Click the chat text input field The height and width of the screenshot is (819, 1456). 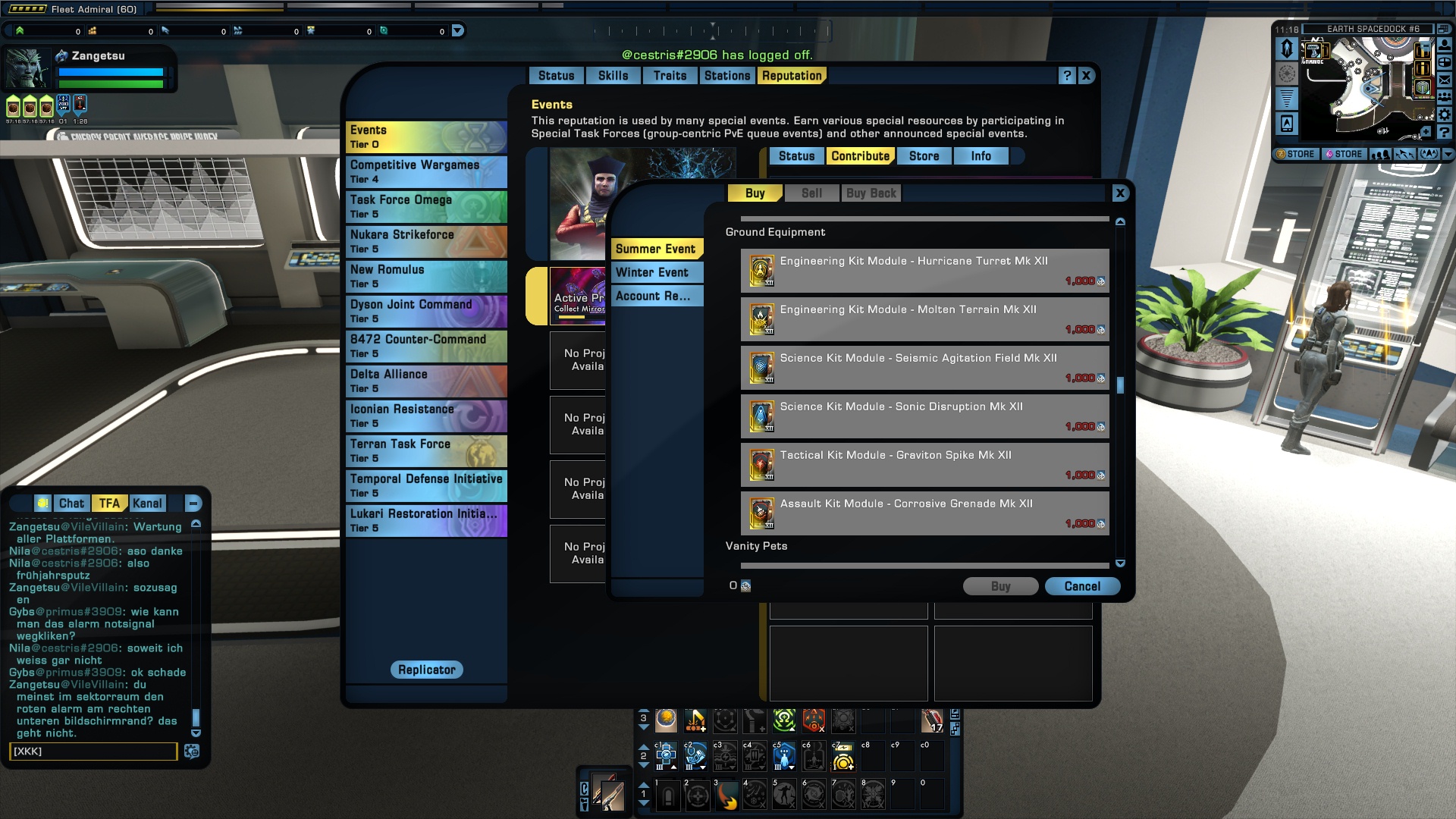tap(93, 752)
